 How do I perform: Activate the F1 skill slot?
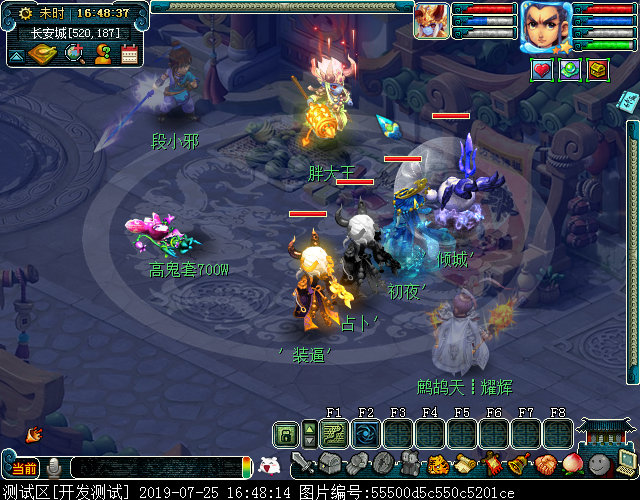(x=334, y=434)
